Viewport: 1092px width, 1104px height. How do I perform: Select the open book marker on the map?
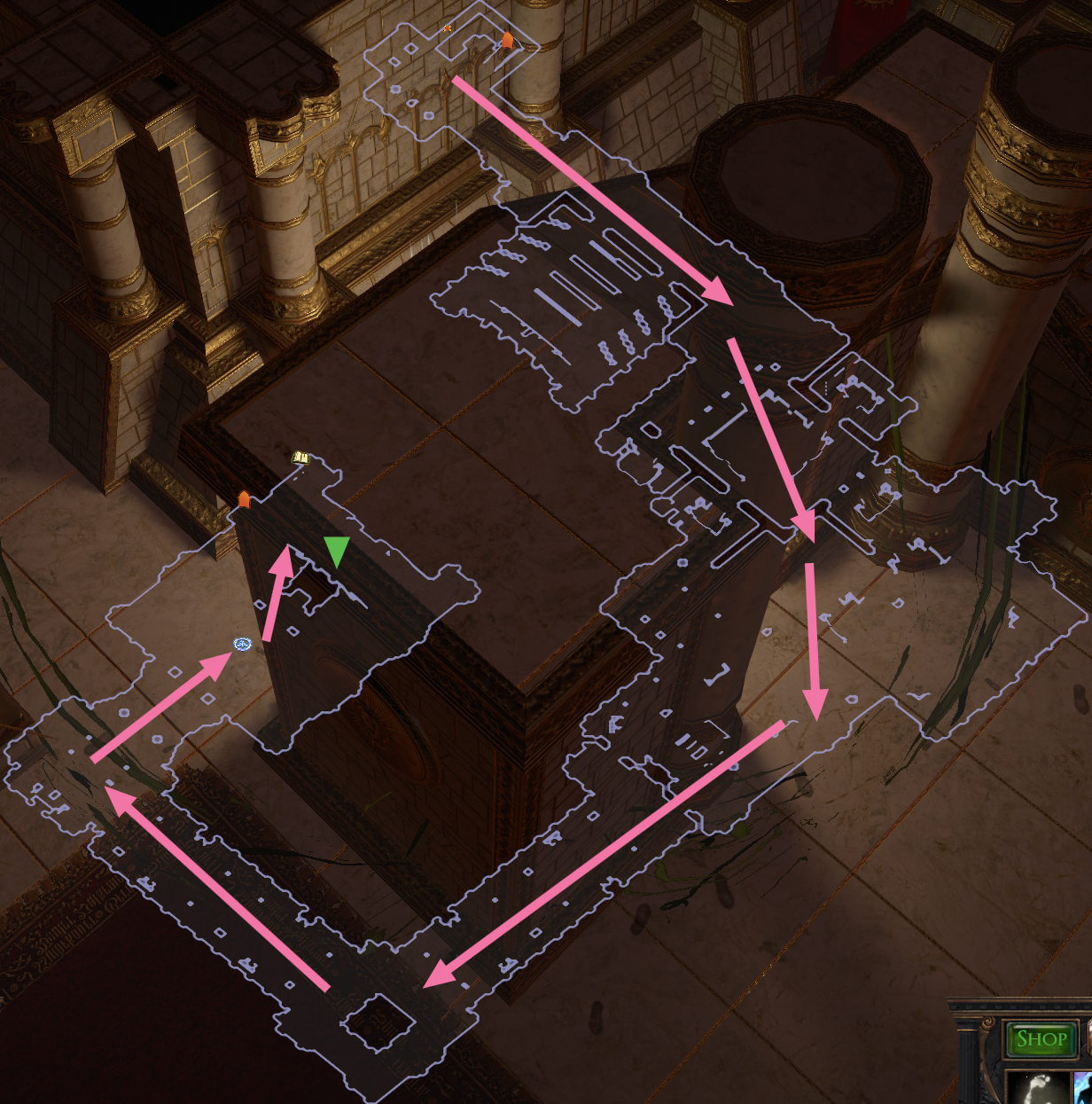click(x=300, y=458)
